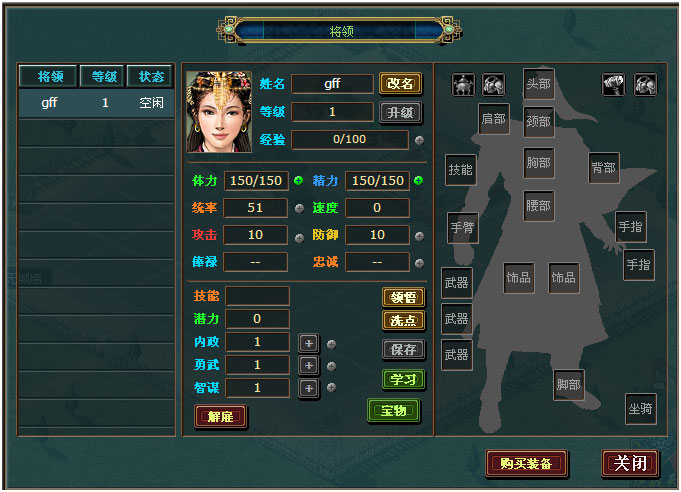Close the general panel with 关闭
This screenshot has width=681, height=492.
tap(630, 463)
